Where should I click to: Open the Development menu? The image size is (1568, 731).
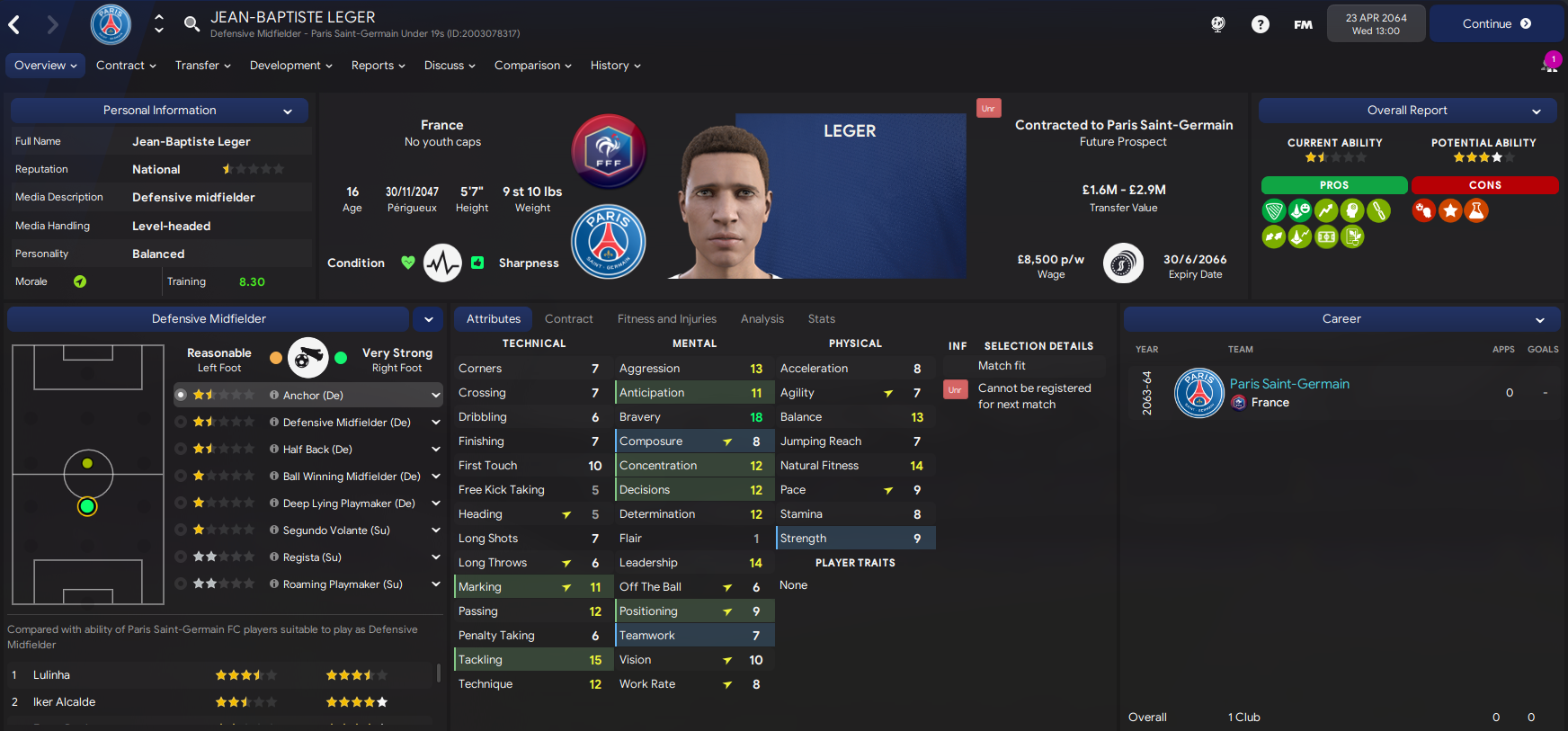[290, 66]
